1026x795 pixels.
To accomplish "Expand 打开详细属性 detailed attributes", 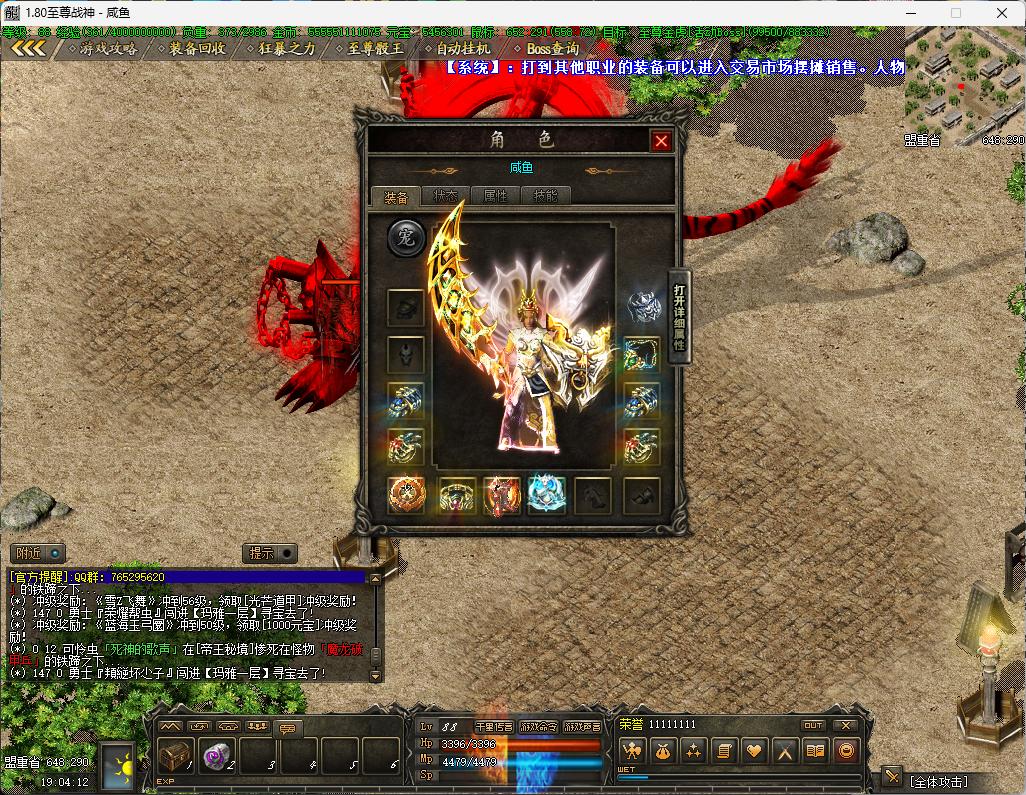I will click(x=679, y=317).
